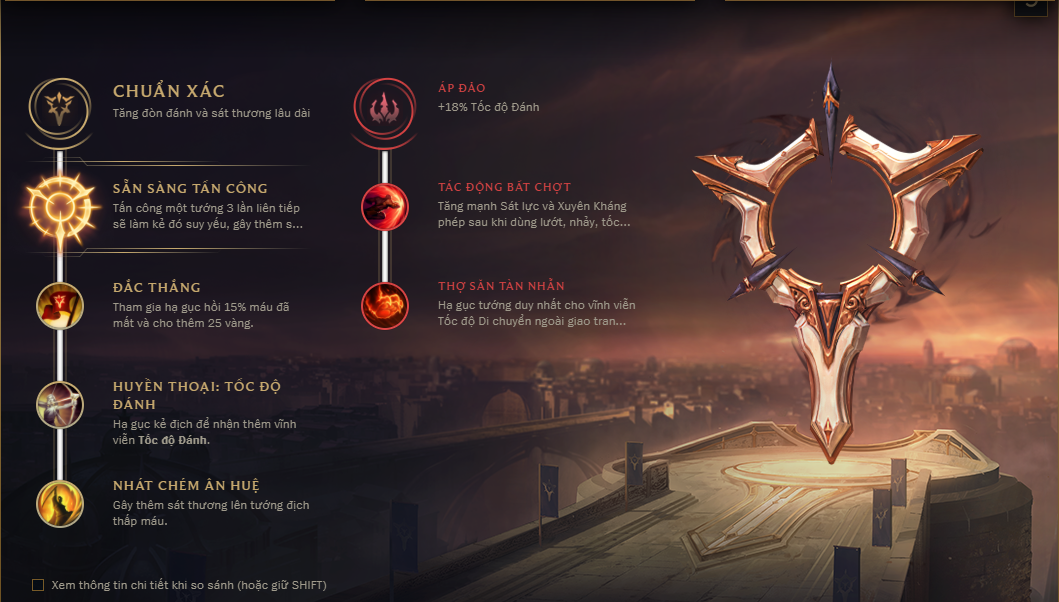Pick the Đắc Thắng rune icon
This screenshot has height=602, width=1059.
coord(60,304)
